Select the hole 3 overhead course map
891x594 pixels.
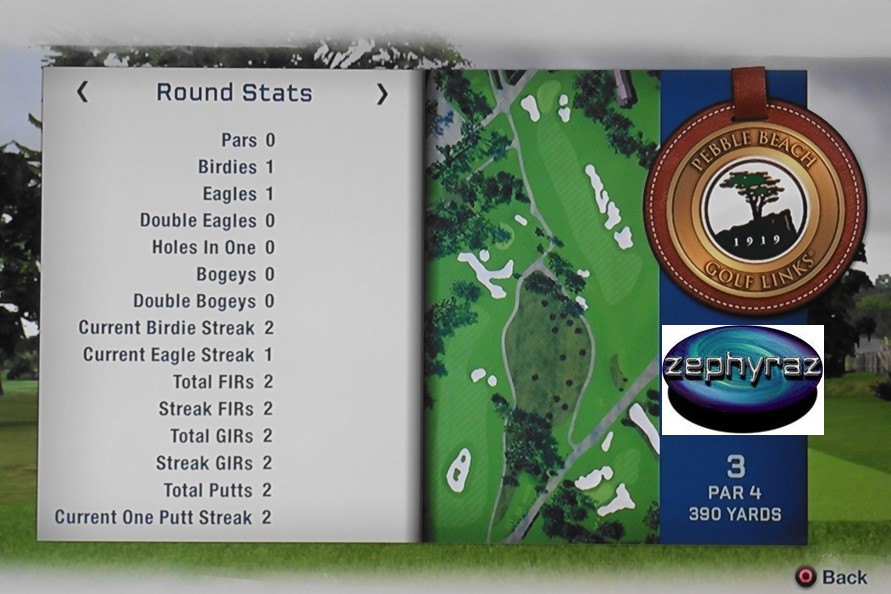click(x=542, y=305)
